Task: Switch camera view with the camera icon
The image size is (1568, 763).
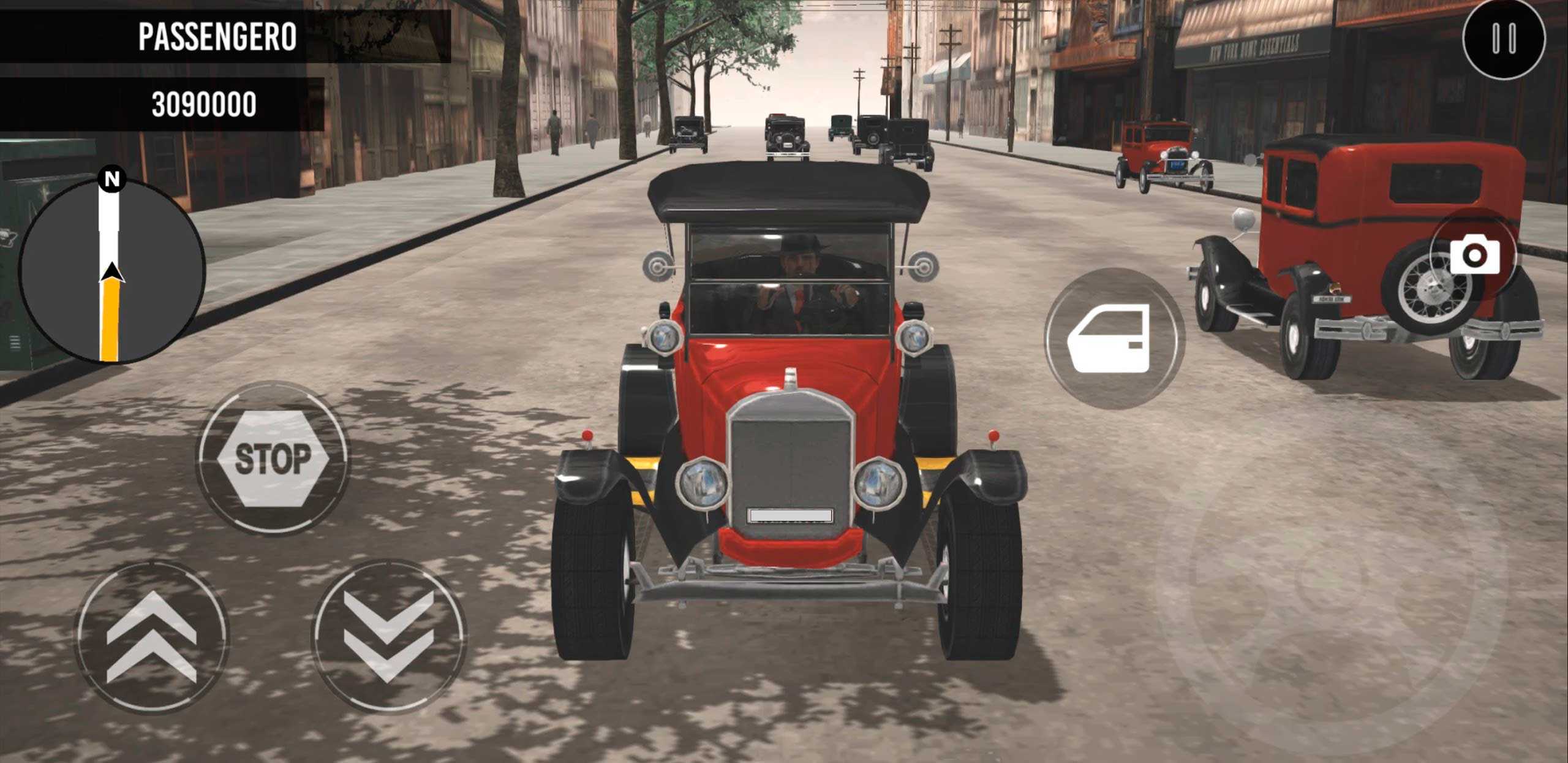Action: [x=1474, y=256]
